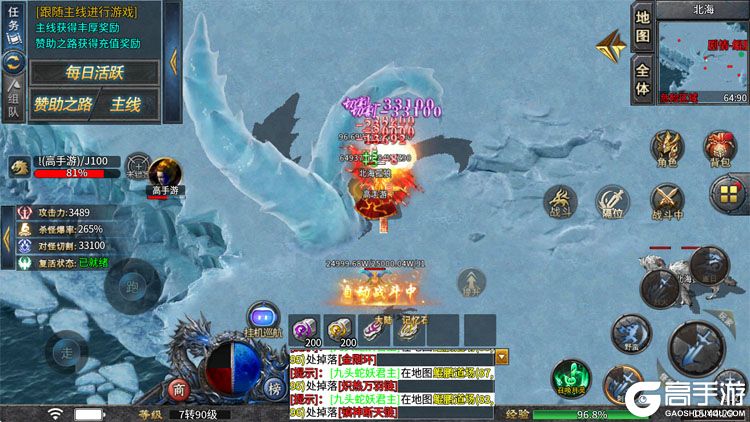Click the 隐位 icon
Screen dimensions: 750x422
tap(612, 201)
